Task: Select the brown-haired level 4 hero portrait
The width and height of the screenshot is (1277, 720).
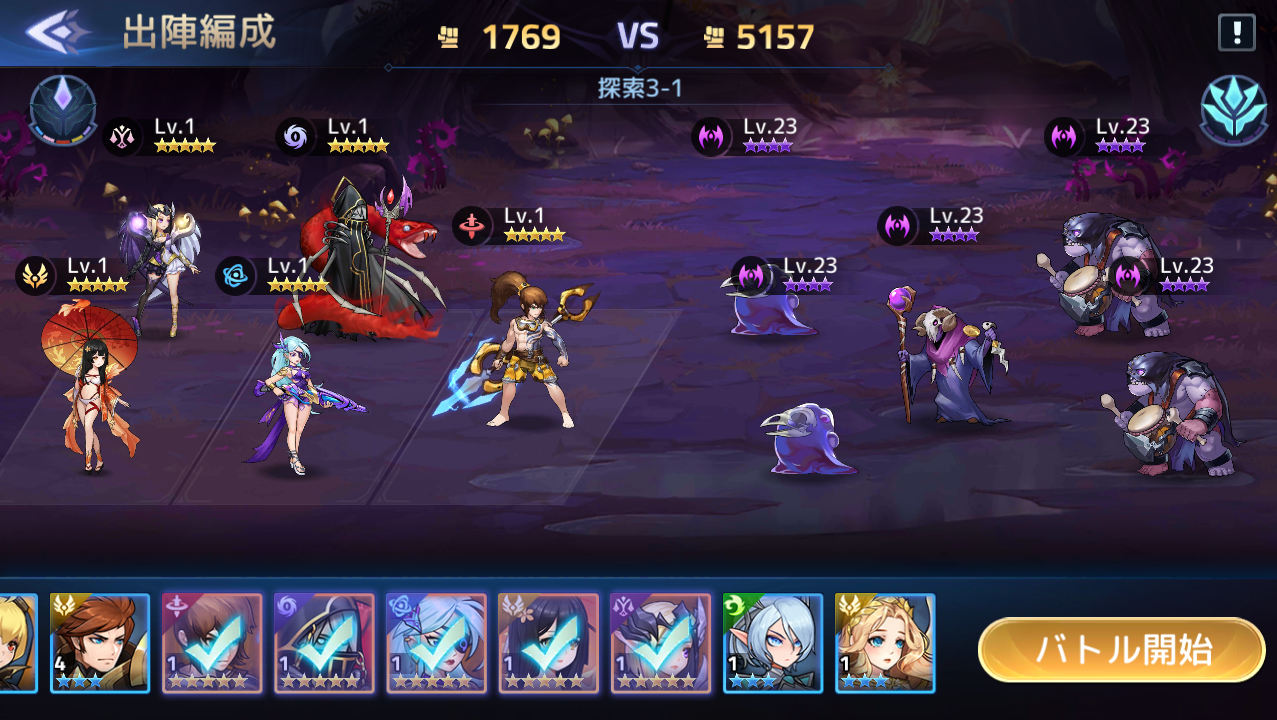Action: pyautogui.click(x=100, y=643)
